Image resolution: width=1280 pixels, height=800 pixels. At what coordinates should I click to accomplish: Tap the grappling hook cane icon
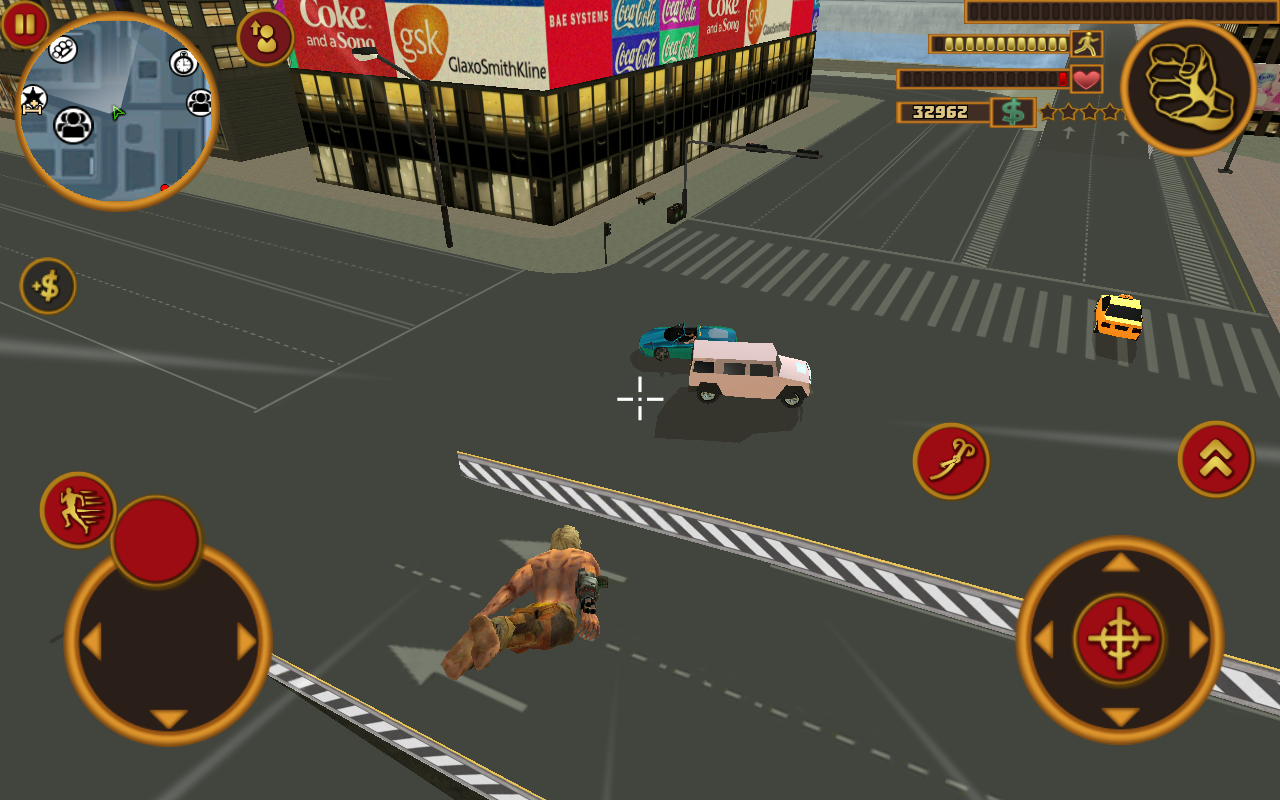(x=951, y=459)
